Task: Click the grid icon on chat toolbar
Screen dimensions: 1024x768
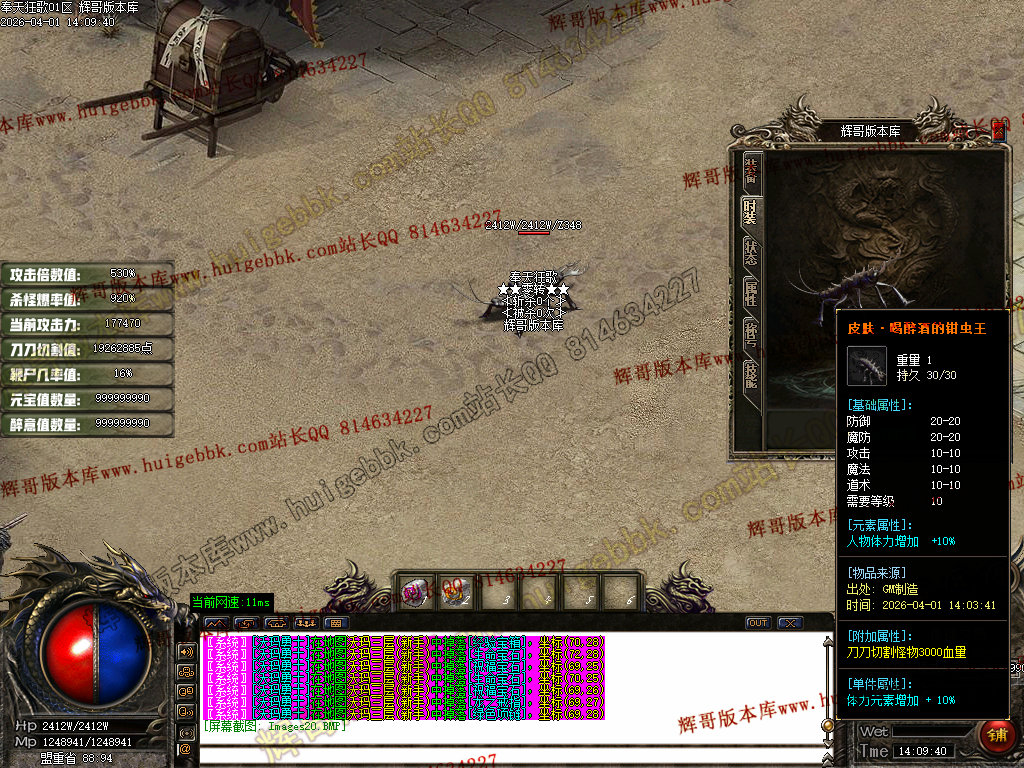Action: (334, 623)
